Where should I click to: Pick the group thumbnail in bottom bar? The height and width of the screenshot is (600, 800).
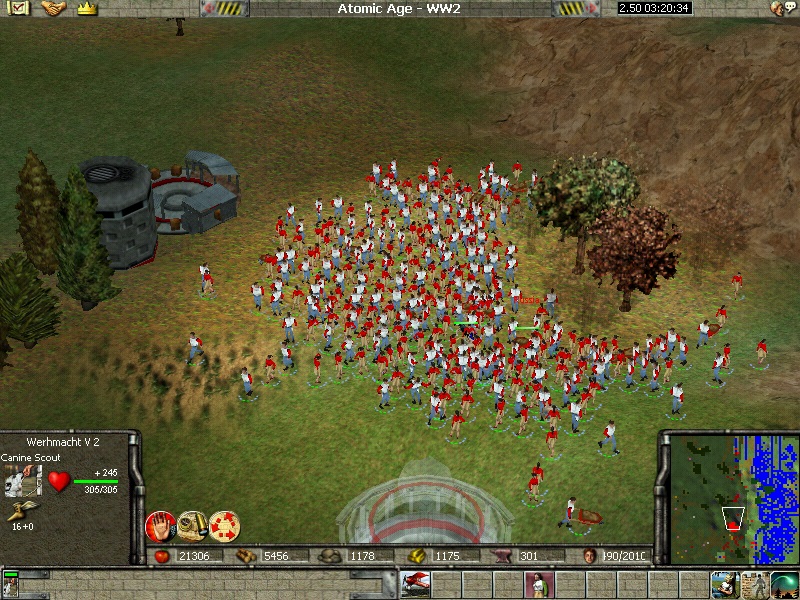(x=12, y=583)
